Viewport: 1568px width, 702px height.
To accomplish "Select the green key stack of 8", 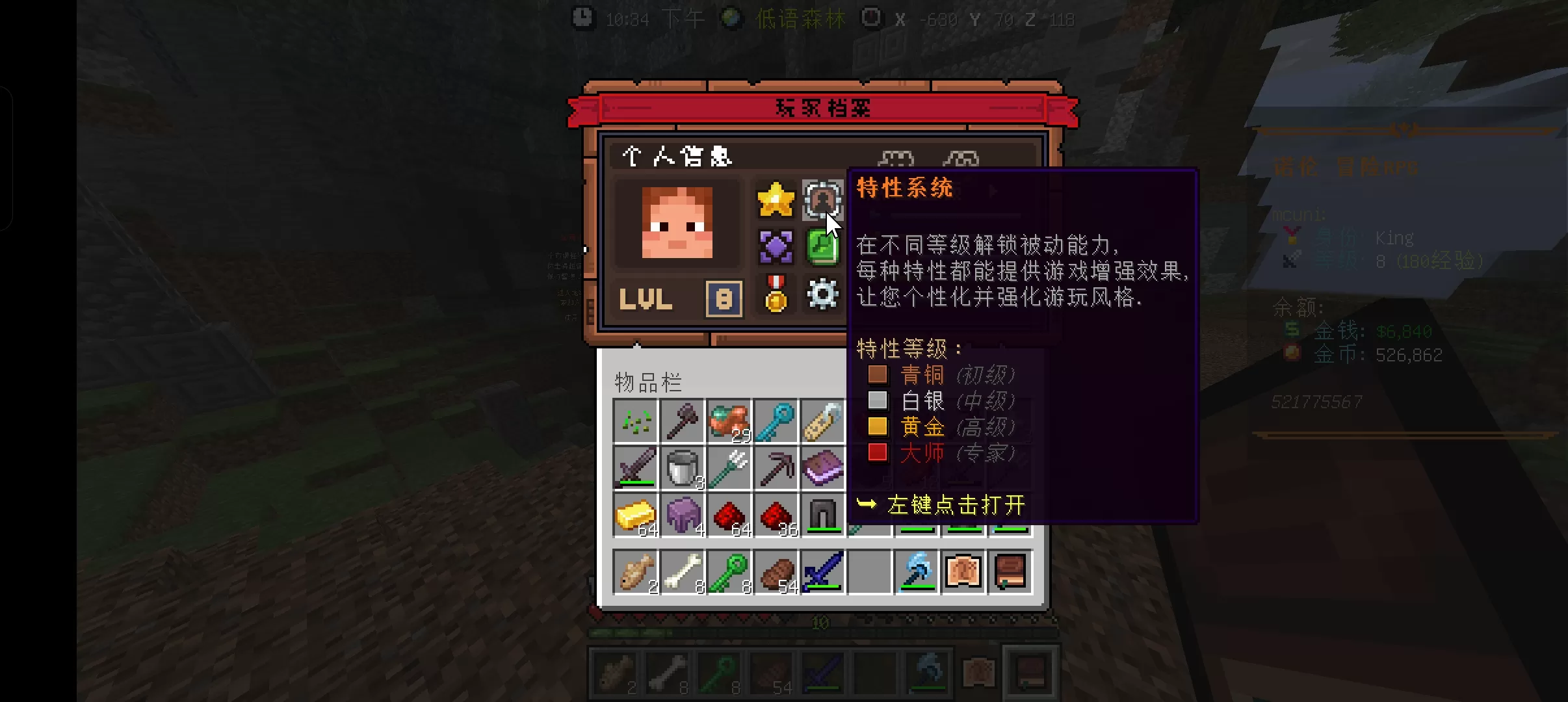I will tap(729, 572).
